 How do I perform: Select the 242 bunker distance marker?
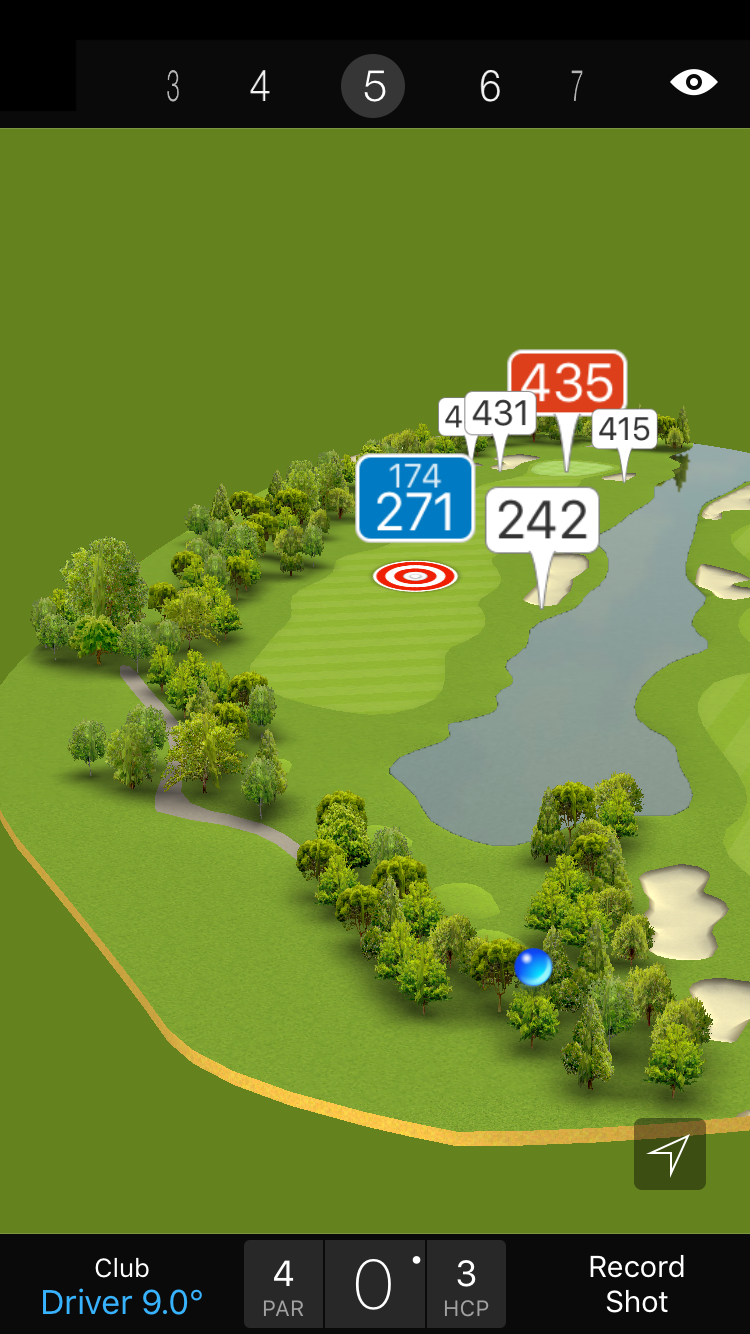pos(543,520)
